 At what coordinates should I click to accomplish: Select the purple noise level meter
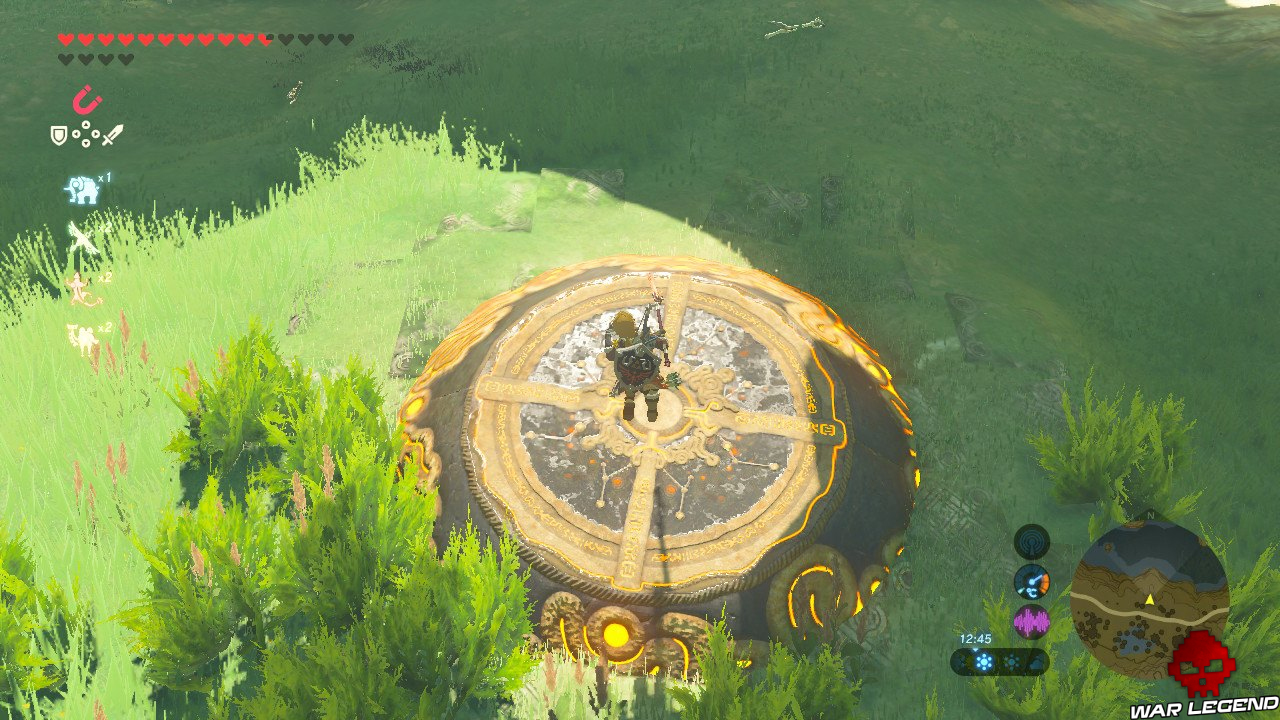[1031, 619]
